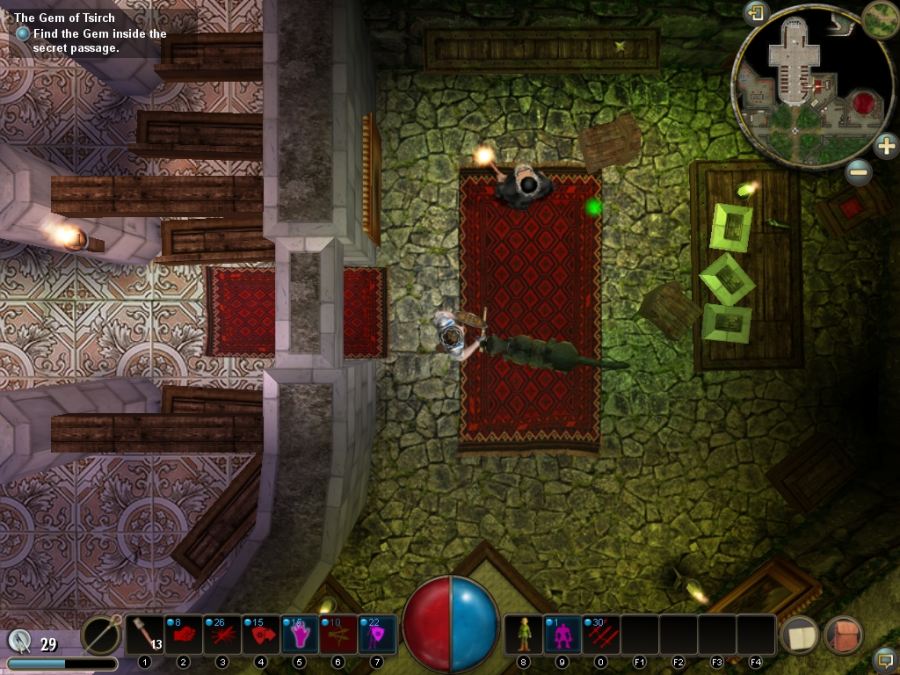900x675 pixels.
Task: Activate the red skill in slot 4
Action: 261,634
